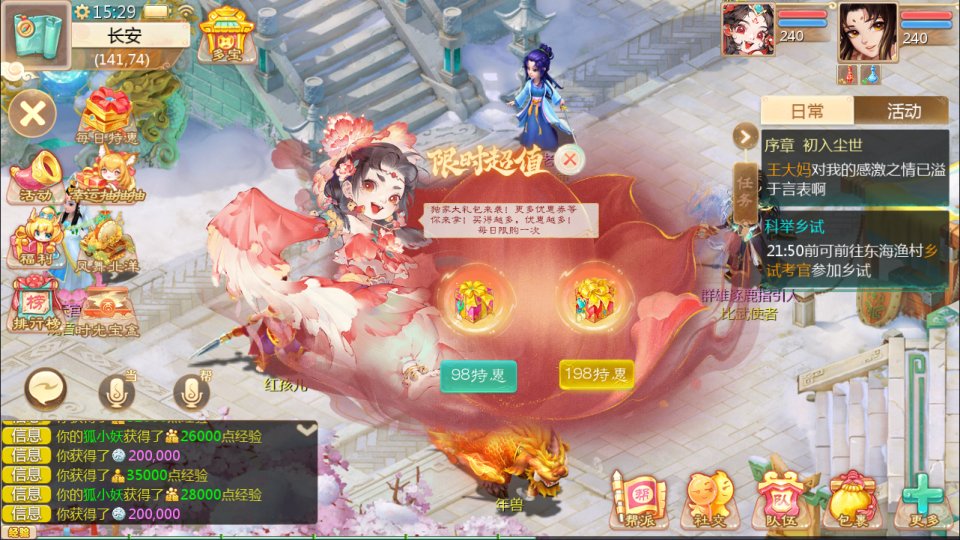960x540 pixels.
Task: Buy the 198特惠 gift pack
Action: coord(596,375)
